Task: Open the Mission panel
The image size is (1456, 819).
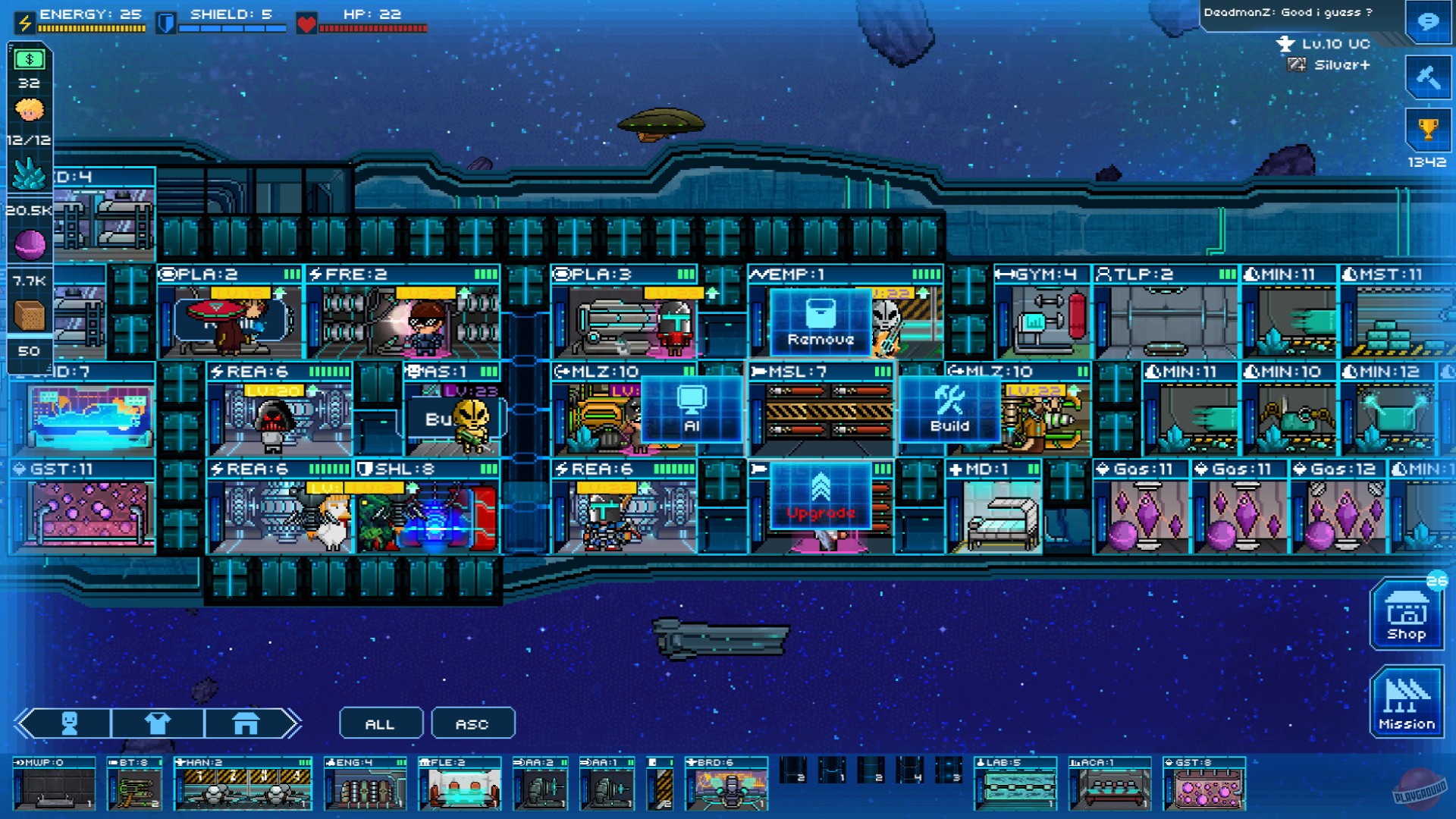Action: pos(1407,701)
